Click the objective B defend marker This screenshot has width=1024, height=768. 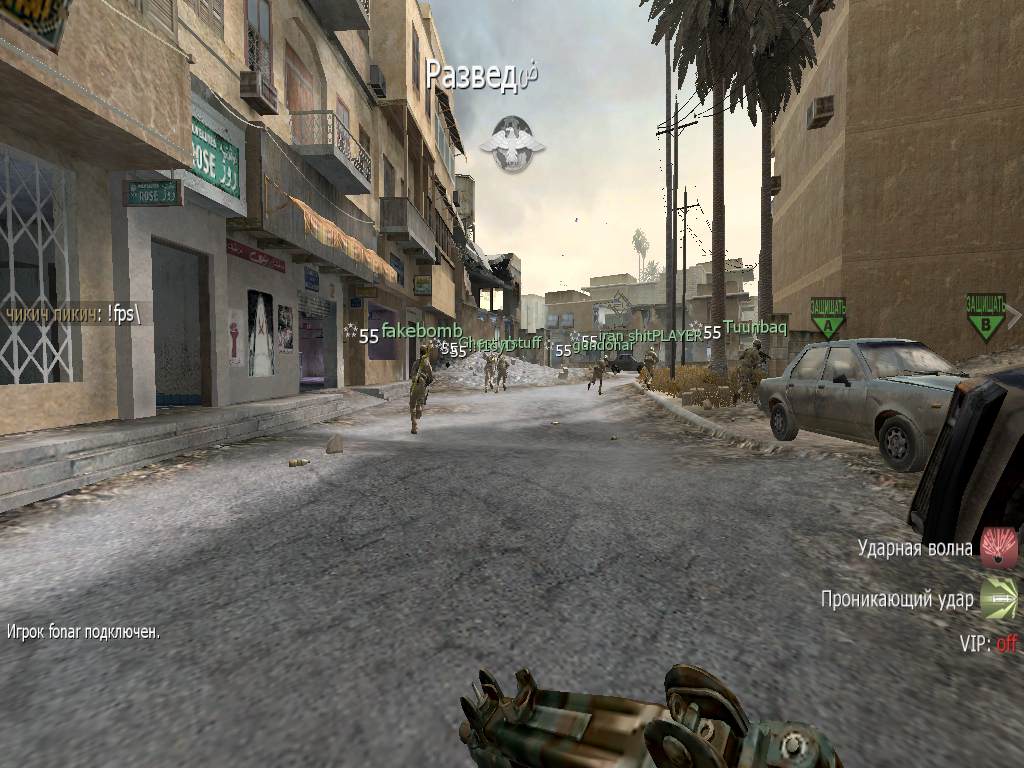tap(985, 316)
